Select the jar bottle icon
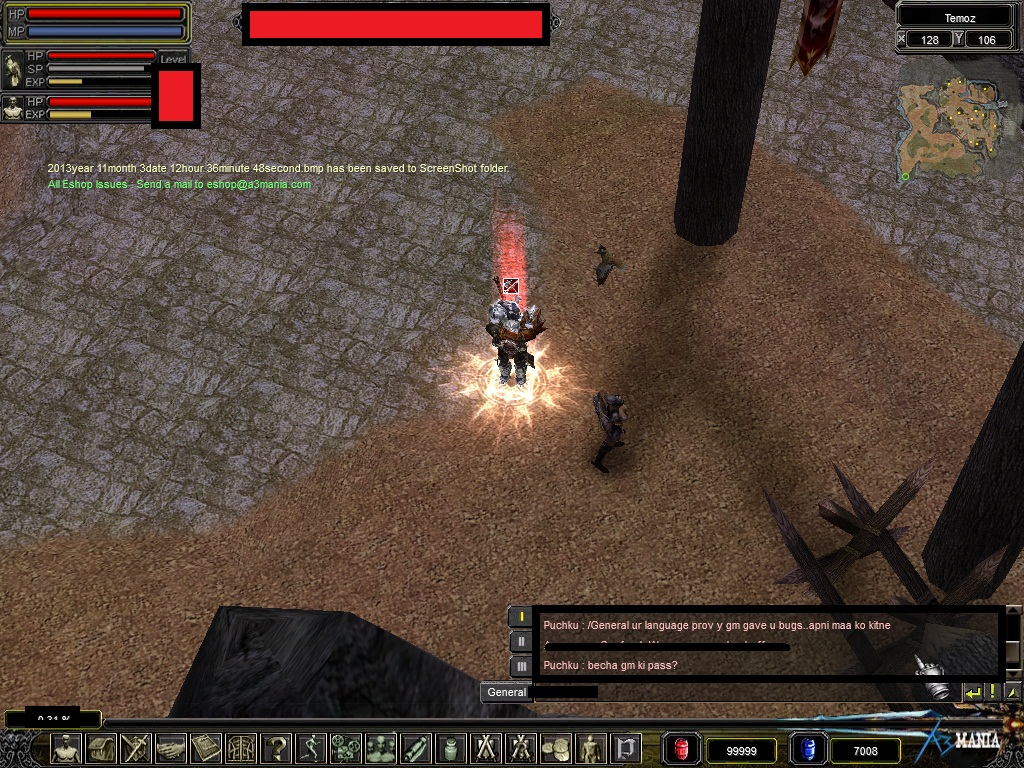 (x=451, y=748)
